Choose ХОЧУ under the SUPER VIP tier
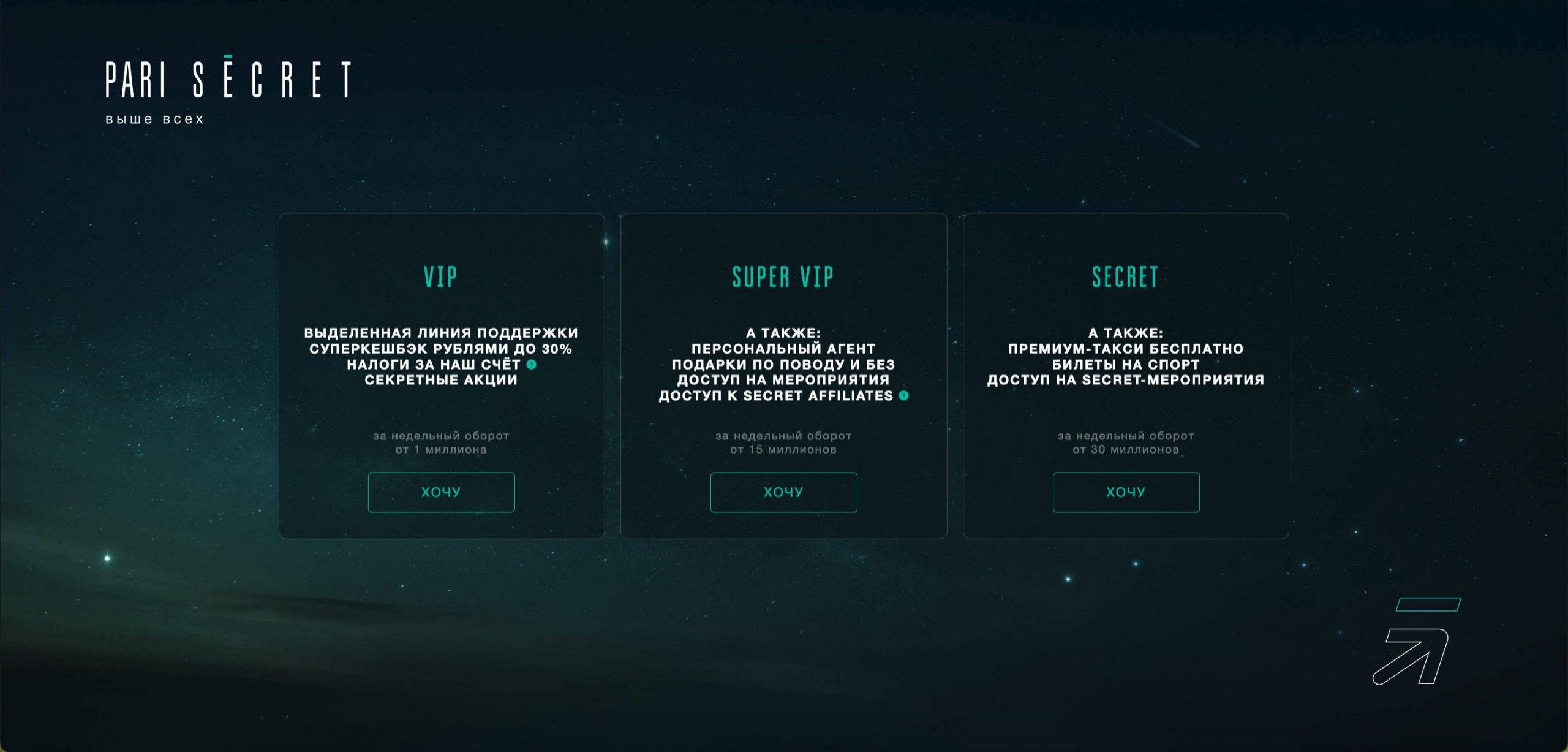Image resolution: width=1568 pixels, height=752 pixels. 783,492
